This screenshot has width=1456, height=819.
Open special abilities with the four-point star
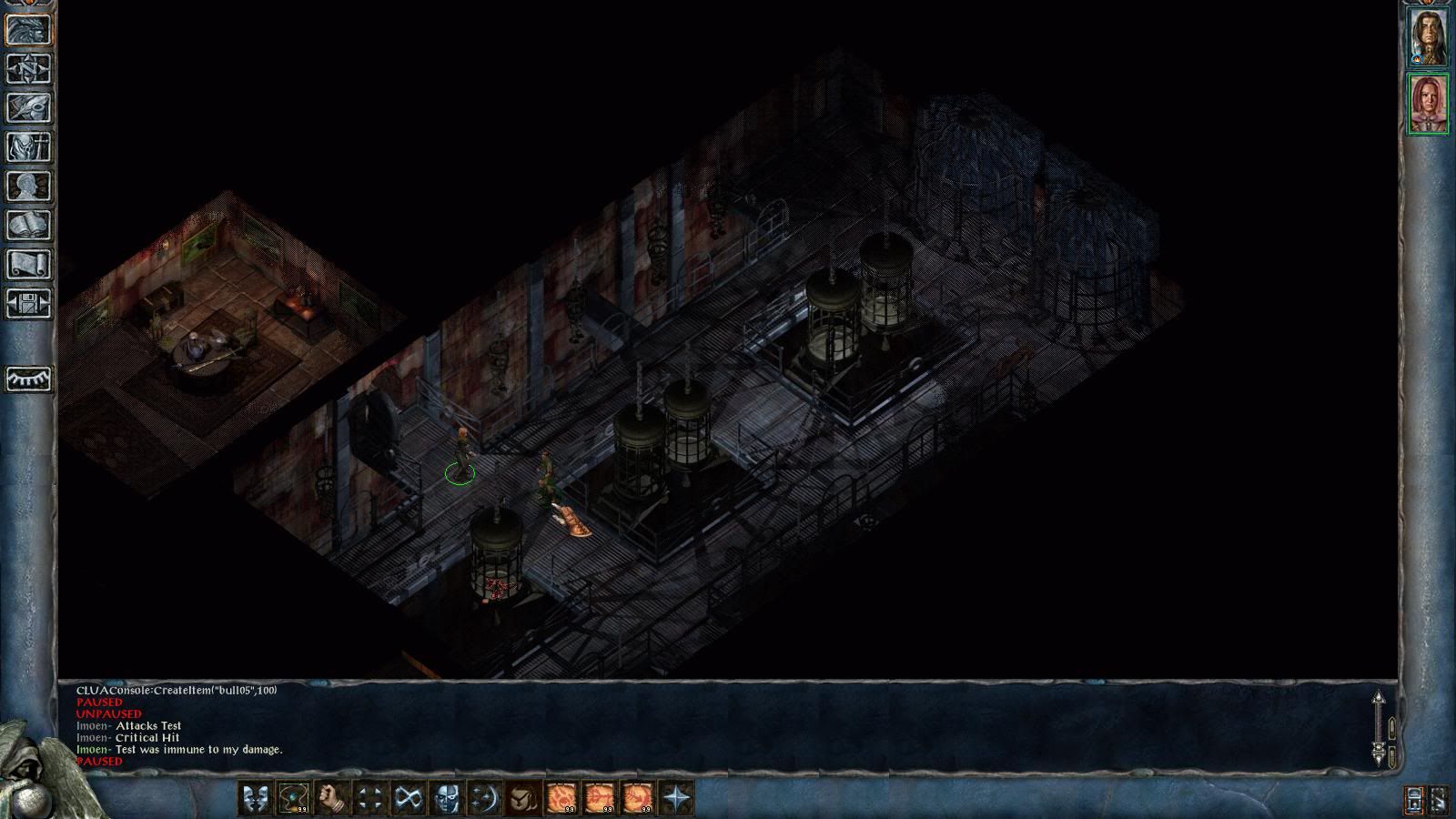click(x=677, y=798)
